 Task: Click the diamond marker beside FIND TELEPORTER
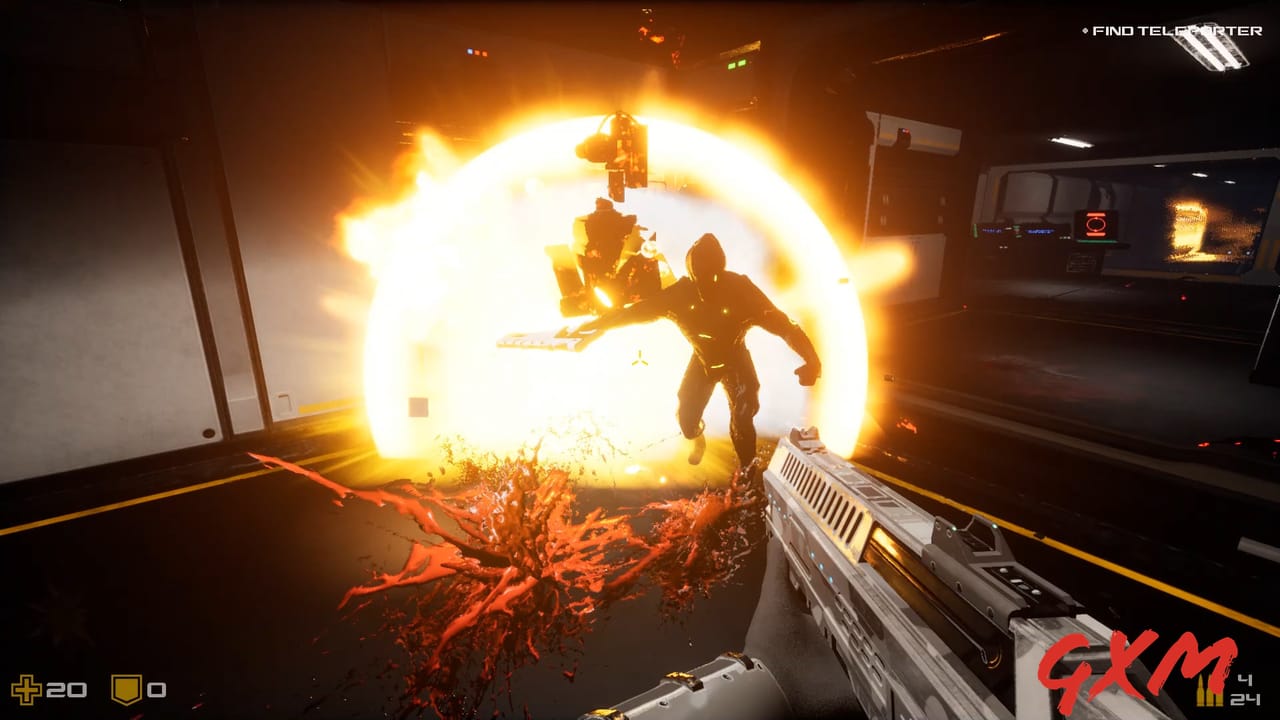coord(1086,30)
